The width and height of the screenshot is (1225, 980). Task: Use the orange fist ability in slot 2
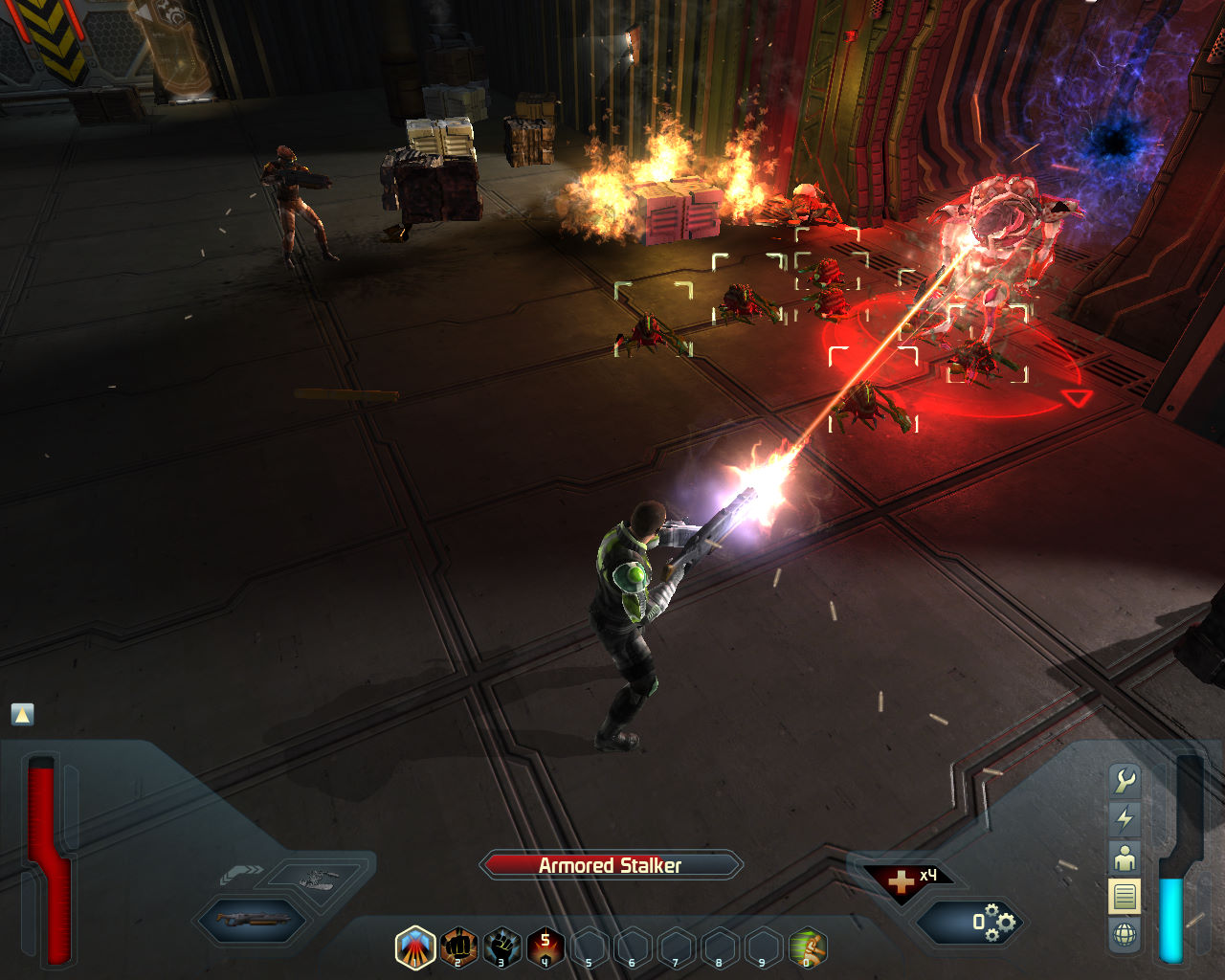459,947
